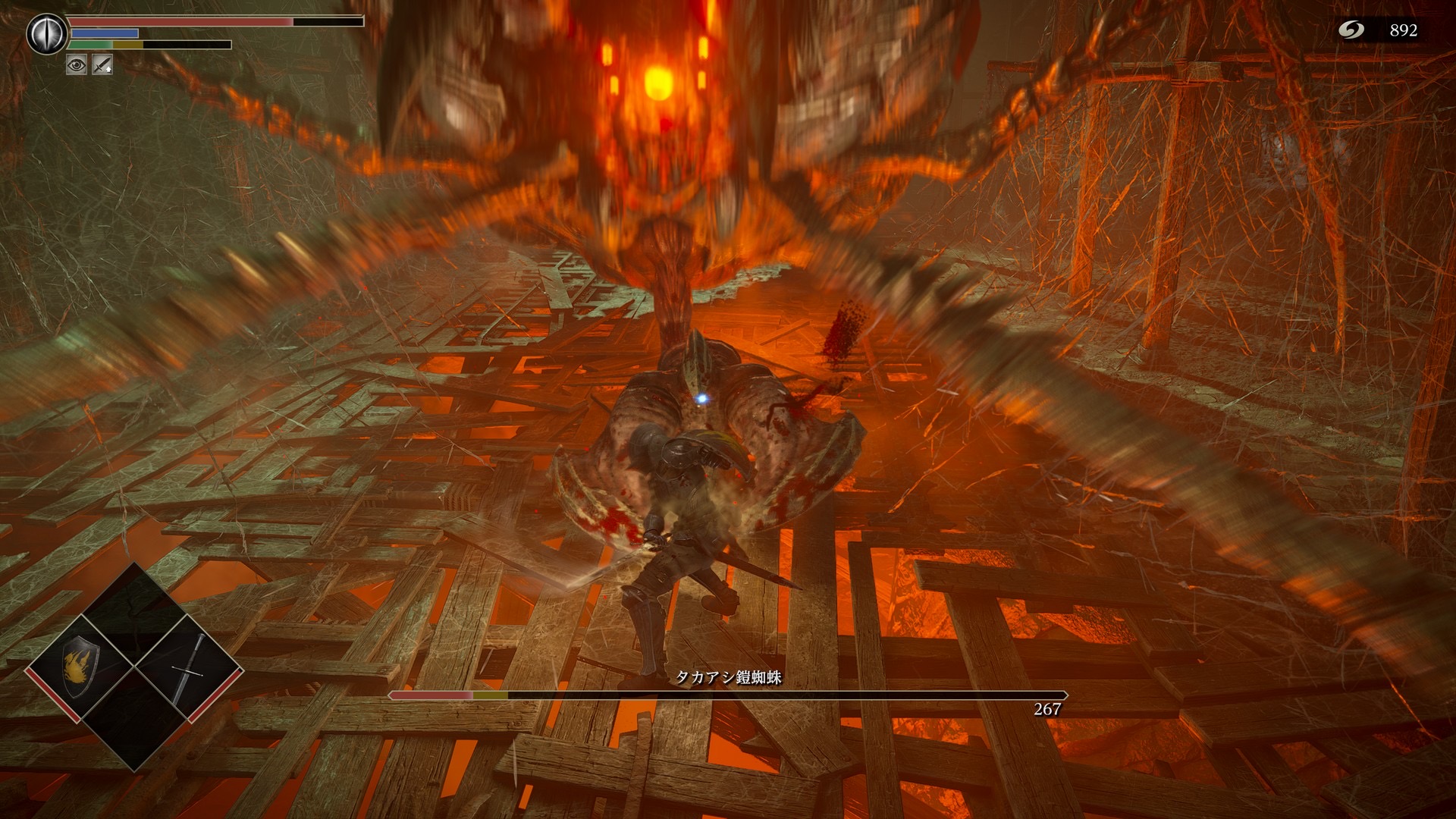1456x819 pixels.
Task: Click the round character emblem beside health bar
Action: pyautogui.click(x=45, y=34)
